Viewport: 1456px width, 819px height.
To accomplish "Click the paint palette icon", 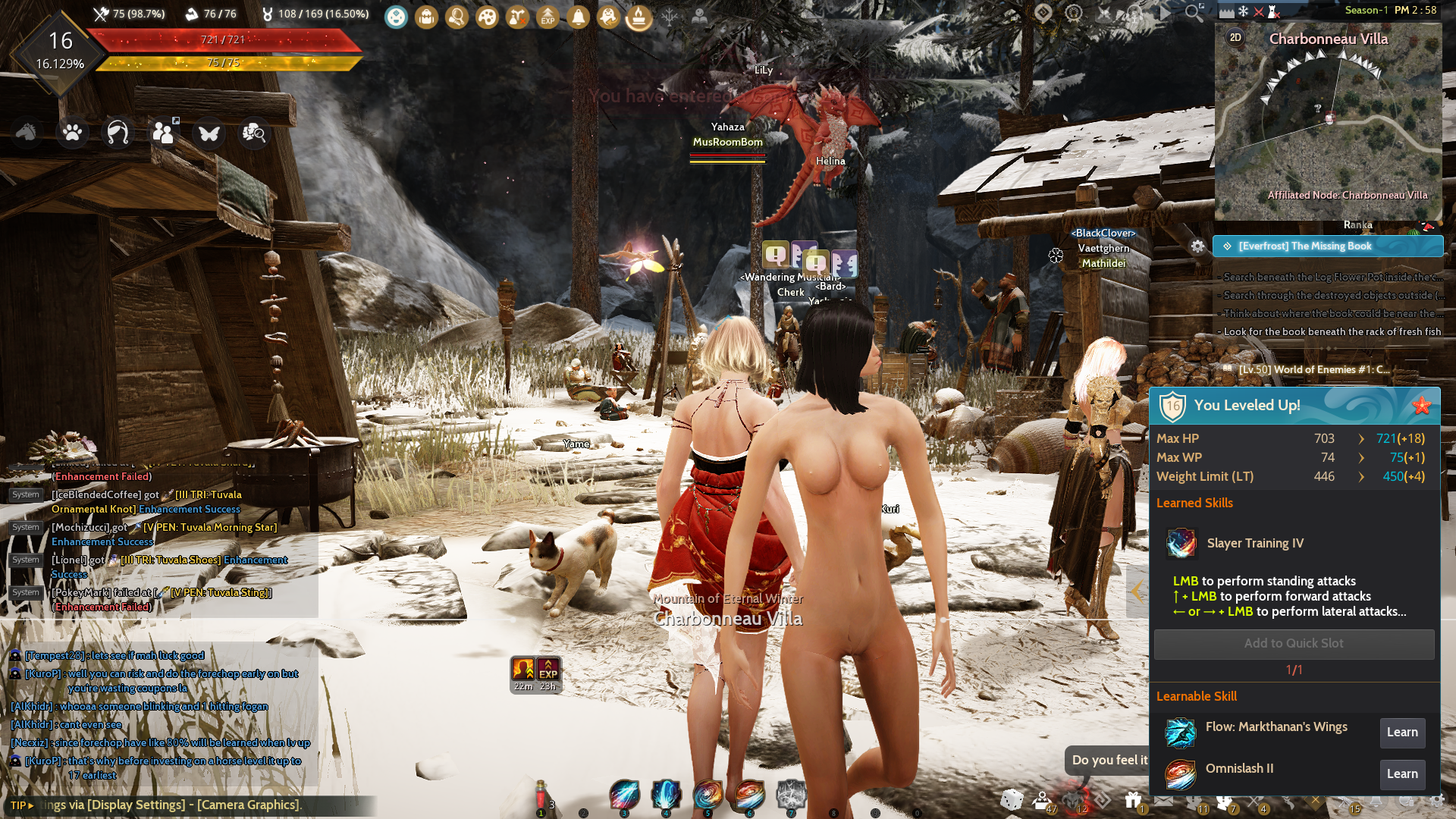I will pos(487,17).
